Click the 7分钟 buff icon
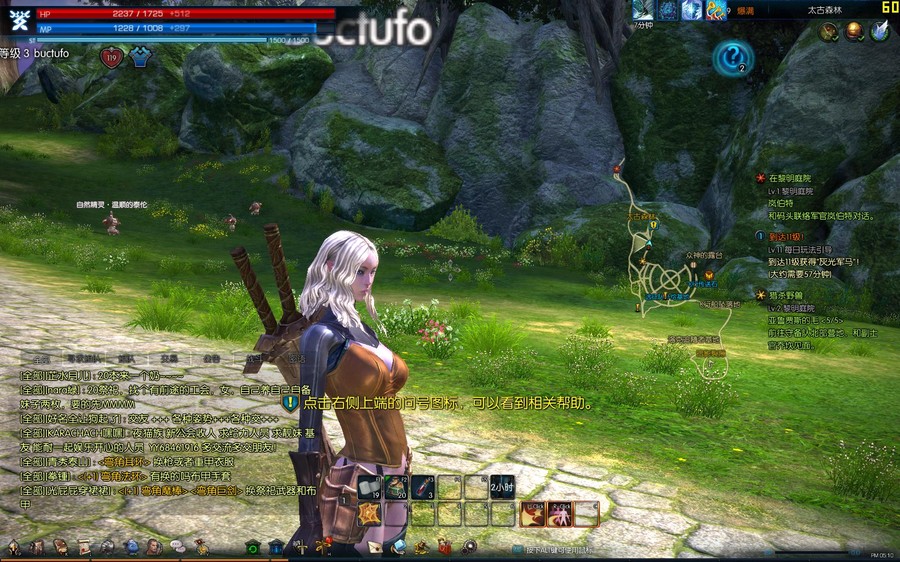The width and height of the screenshot is (900, 562). pos(643,10)
